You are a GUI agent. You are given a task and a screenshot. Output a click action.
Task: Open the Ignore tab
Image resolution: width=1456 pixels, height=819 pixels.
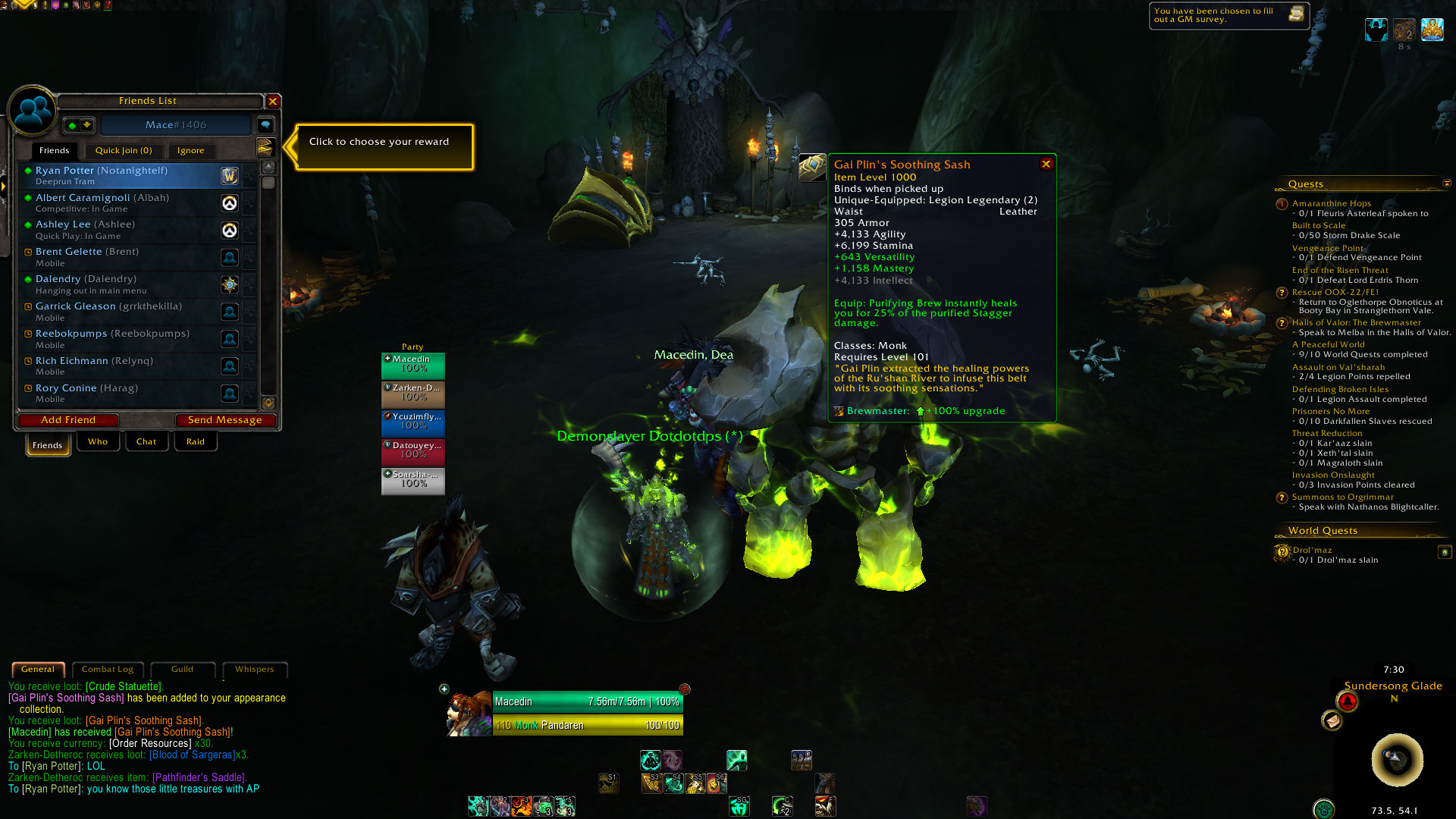pyautogui.click(x=190, y=151)
